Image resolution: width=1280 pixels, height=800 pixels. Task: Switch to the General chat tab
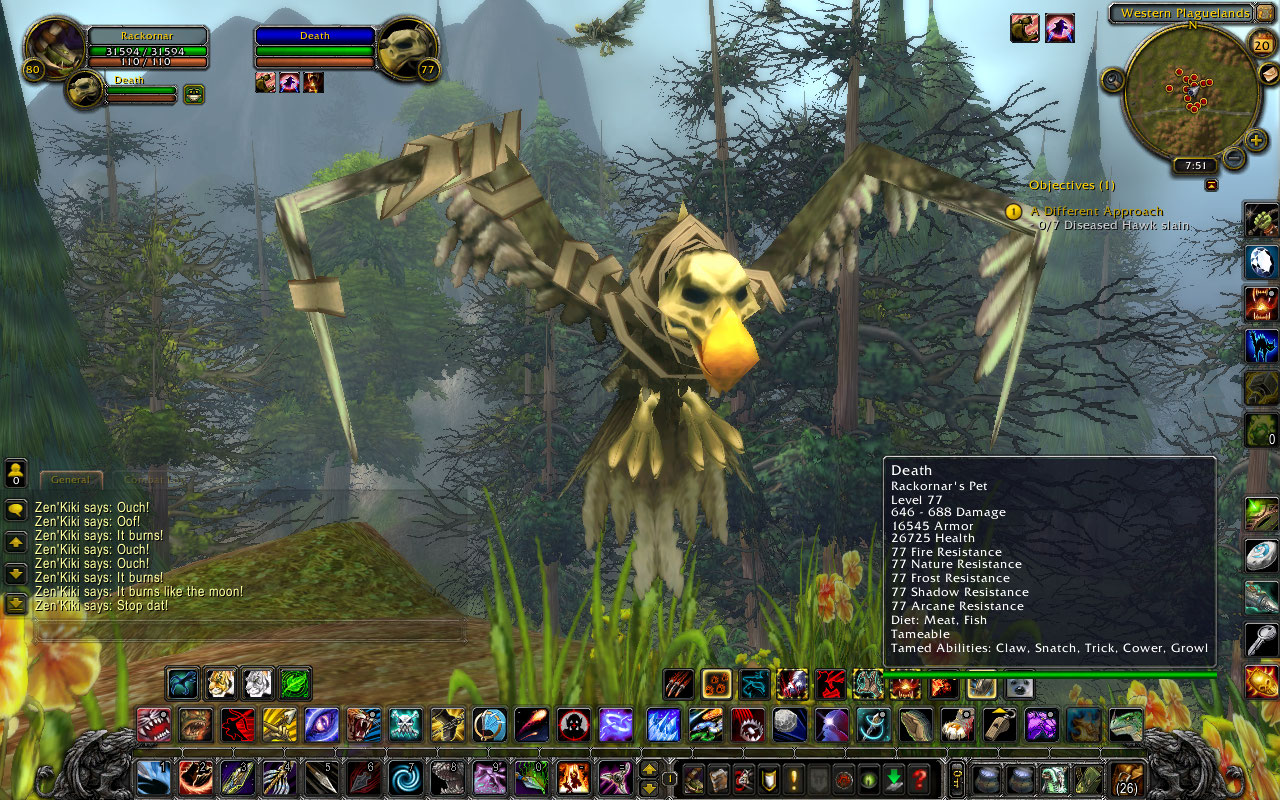pyautogui.click(x=71, y=480)
